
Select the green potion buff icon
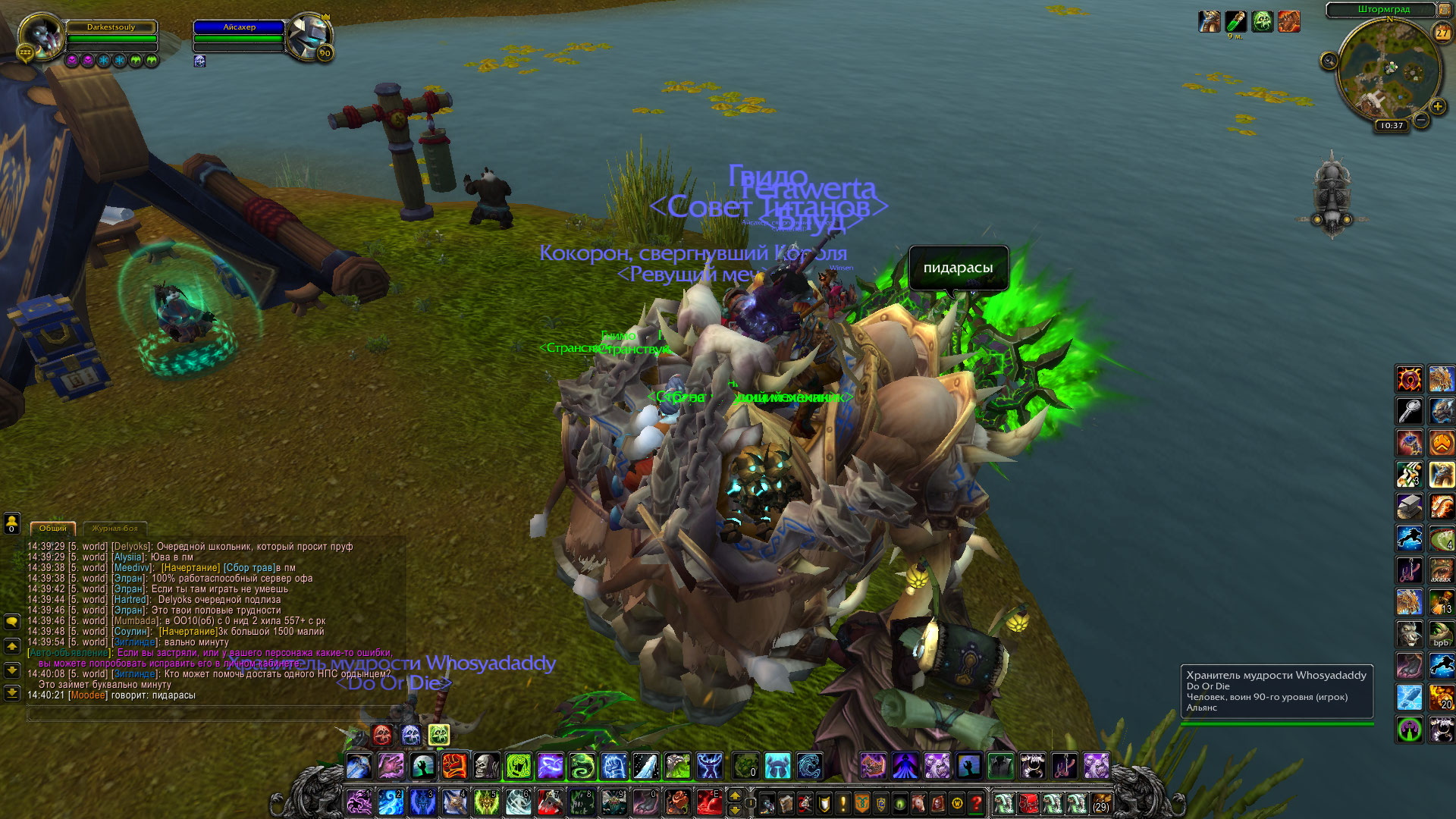[1235, 21]
